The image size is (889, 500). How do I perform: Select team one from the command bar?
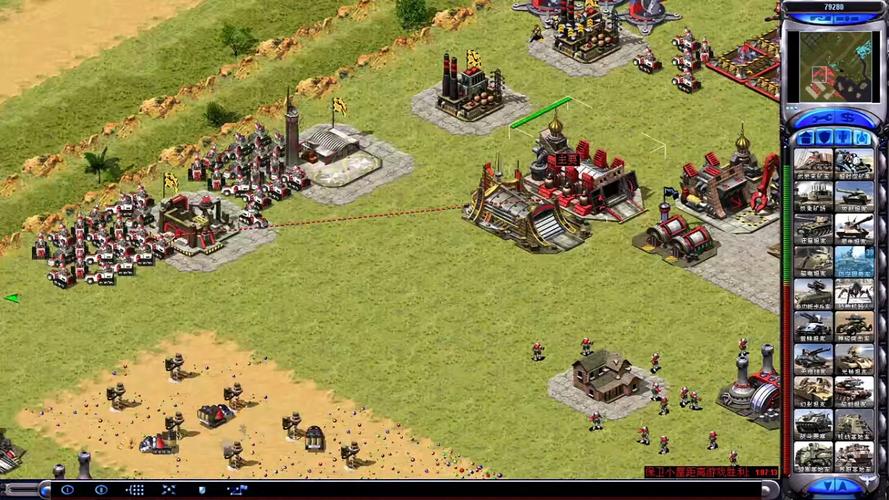[68, 490]
